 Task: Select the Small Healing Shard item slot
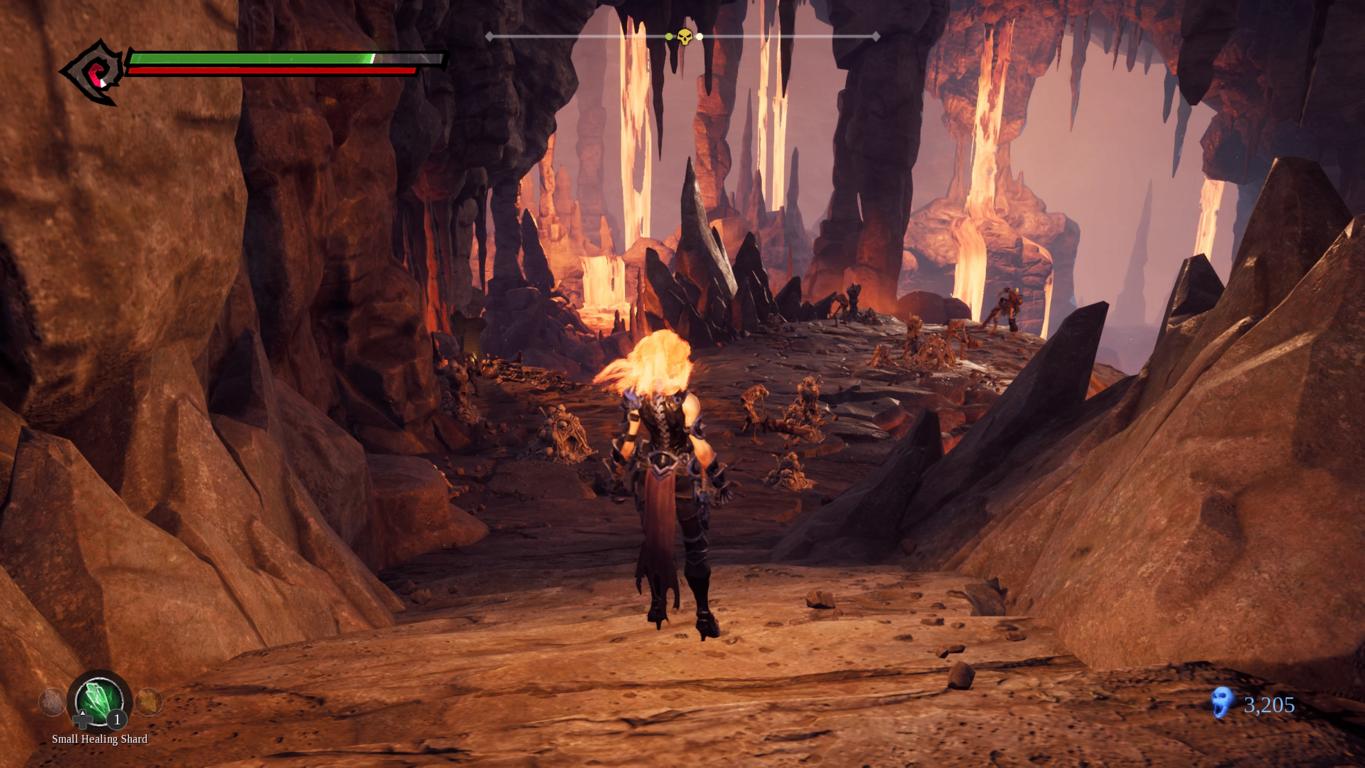point(100,700)
